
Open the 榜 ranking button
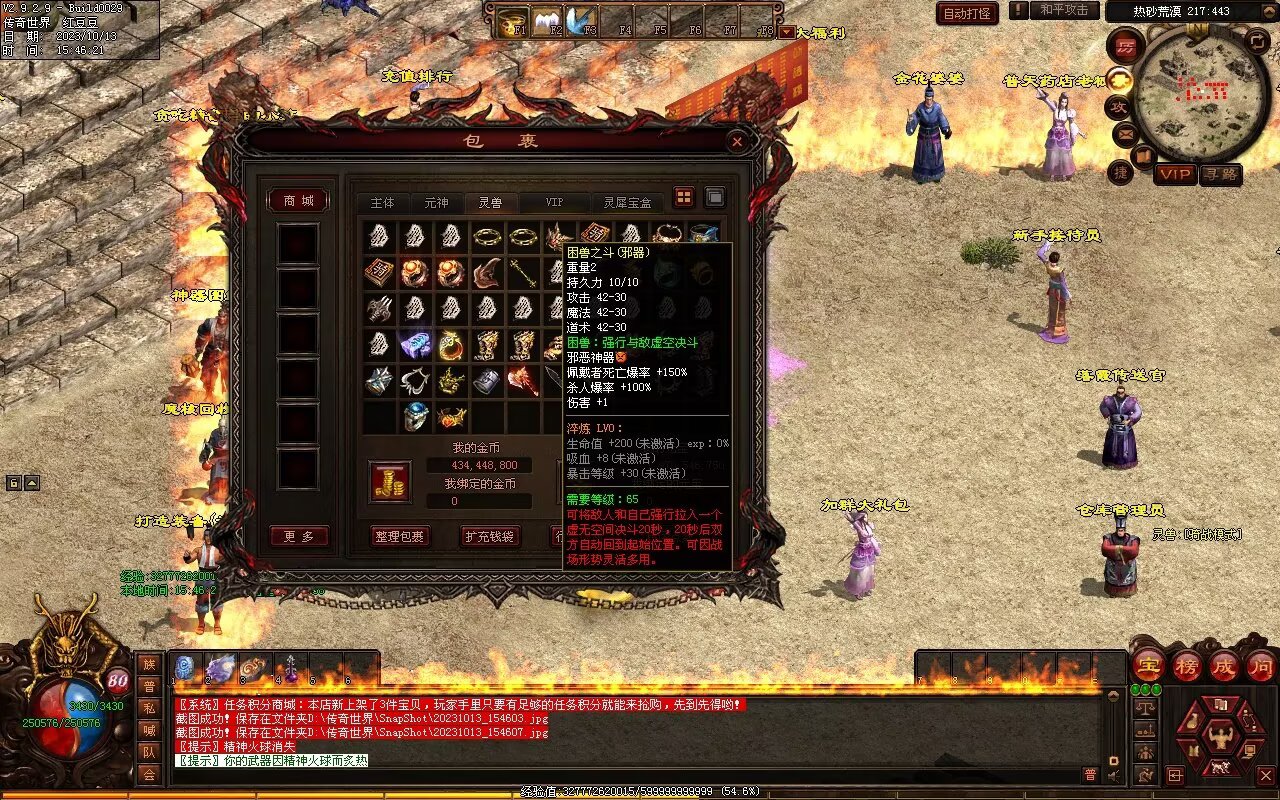click(1186, 665)
